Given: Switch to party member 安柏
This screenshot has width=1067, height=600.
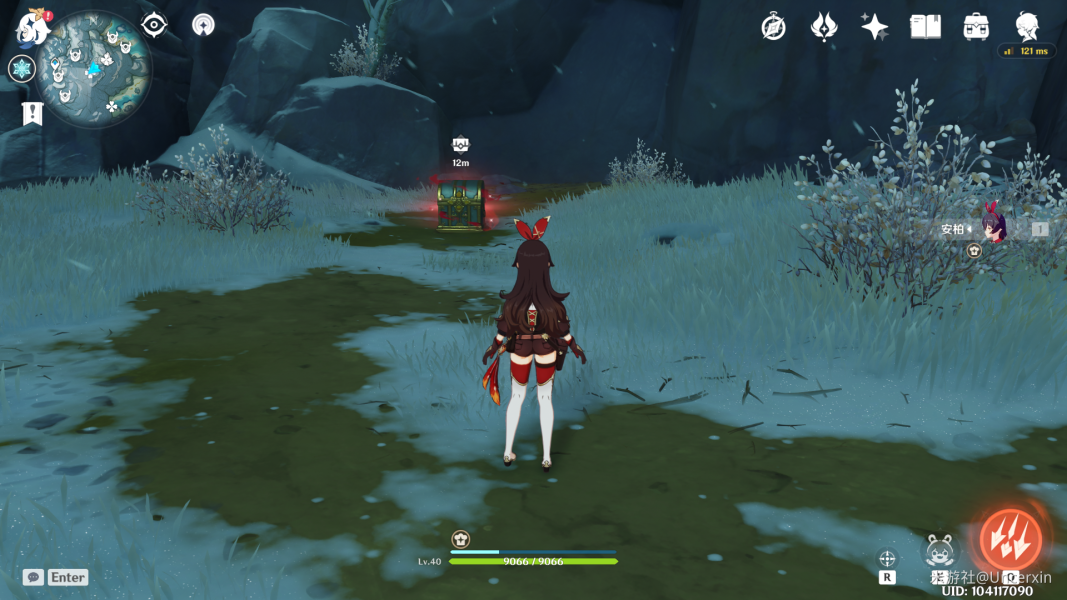Looking at the screenshot, I should 994,229.
